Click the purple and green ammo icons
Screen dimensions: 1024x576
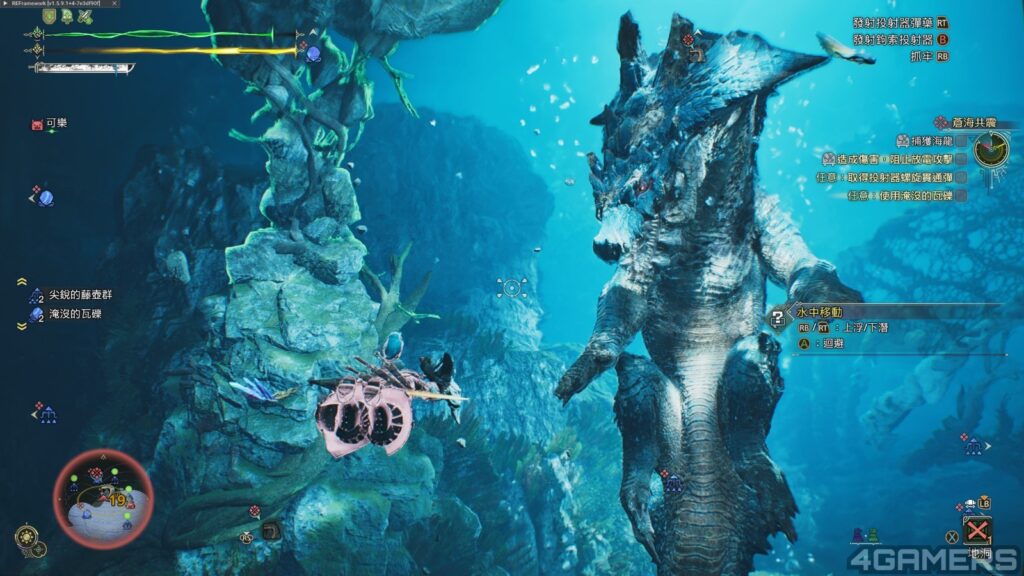(865, 536)
